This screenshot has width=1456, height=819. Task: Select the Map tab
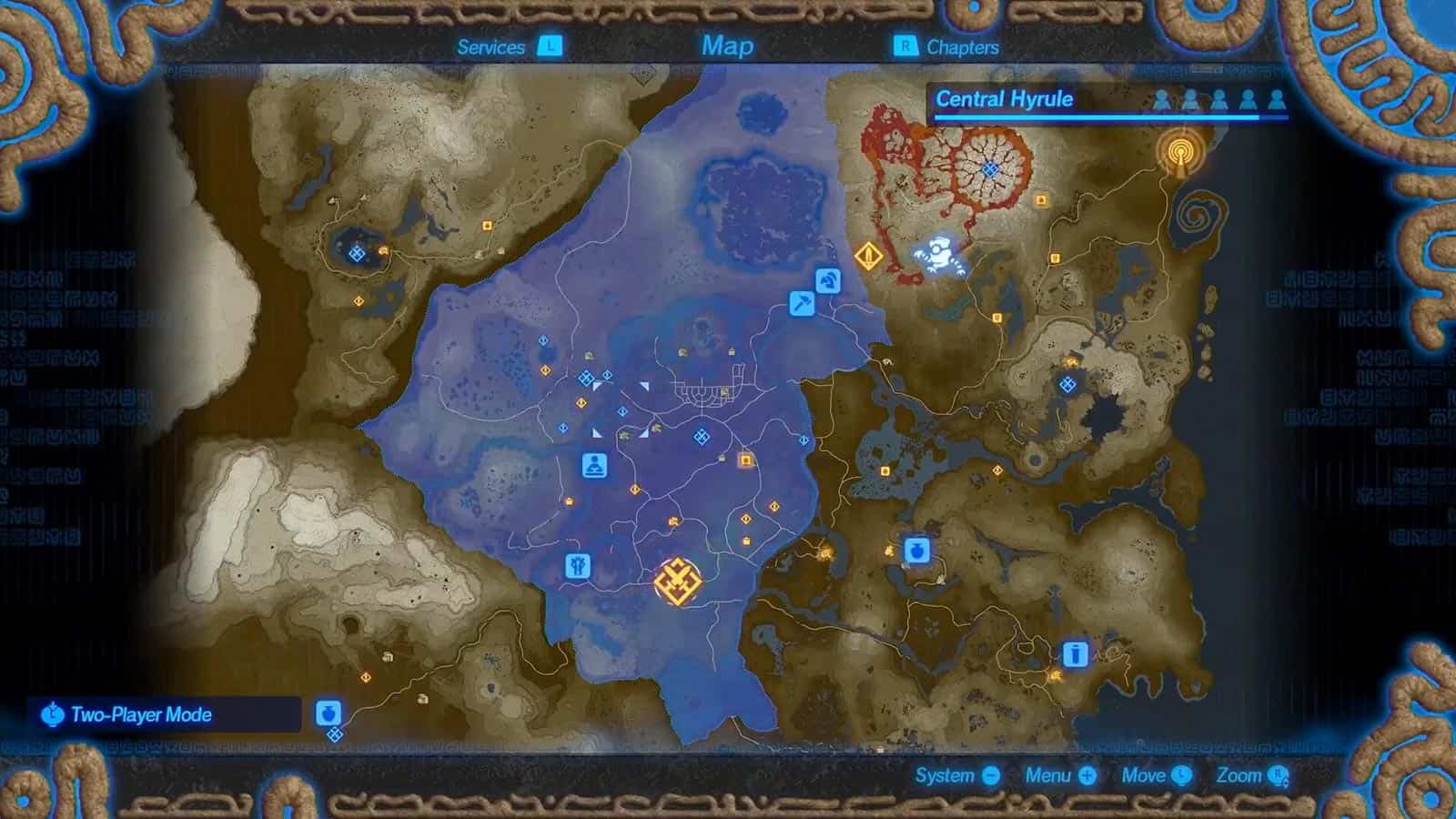(x=727, y=45)
